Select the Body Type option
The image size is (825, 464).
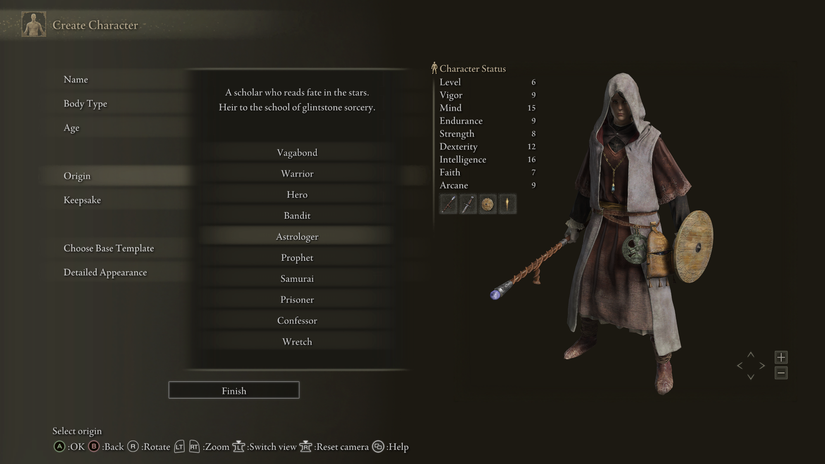pyautogui.click(x=85, y=104)
